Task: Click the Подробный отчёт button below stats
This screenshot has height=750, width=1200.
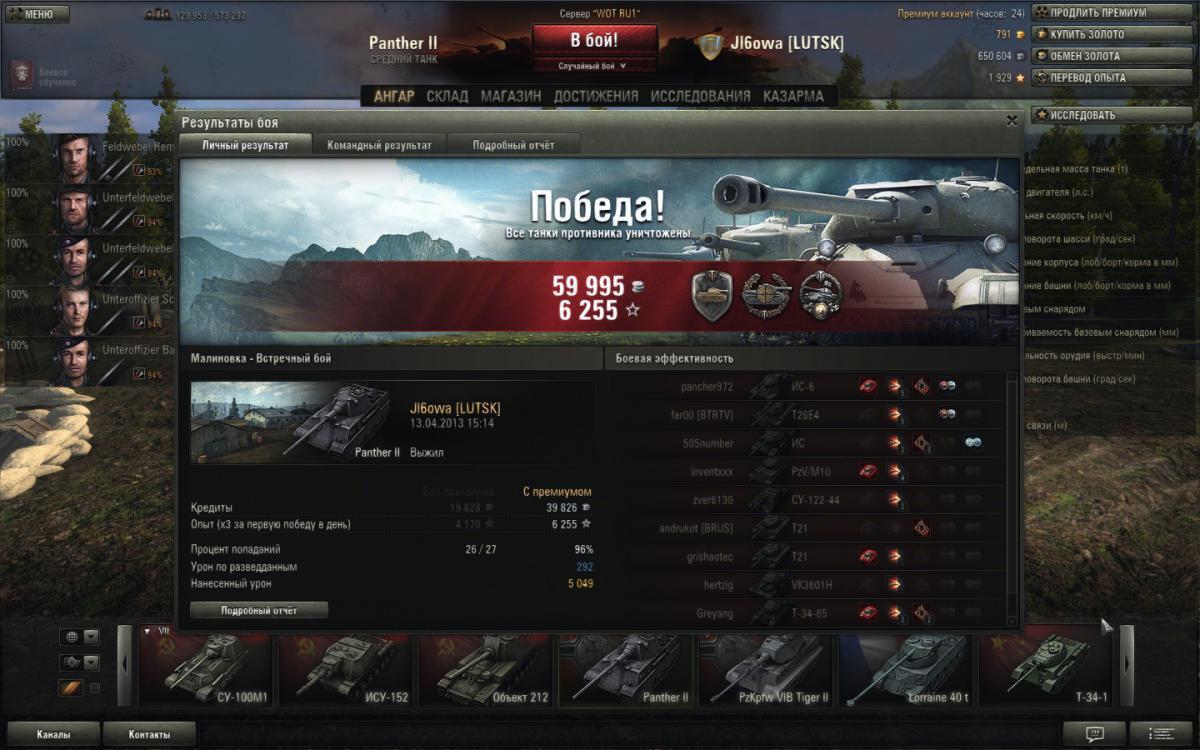Action: (259, 610)
